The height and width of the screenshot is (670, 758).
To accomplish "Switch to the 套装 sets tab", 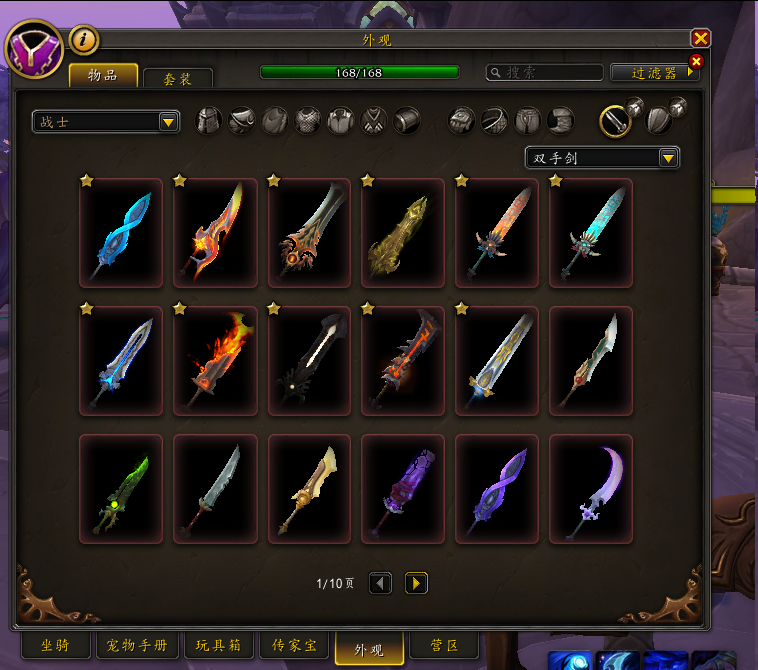I will pos(178,78).
